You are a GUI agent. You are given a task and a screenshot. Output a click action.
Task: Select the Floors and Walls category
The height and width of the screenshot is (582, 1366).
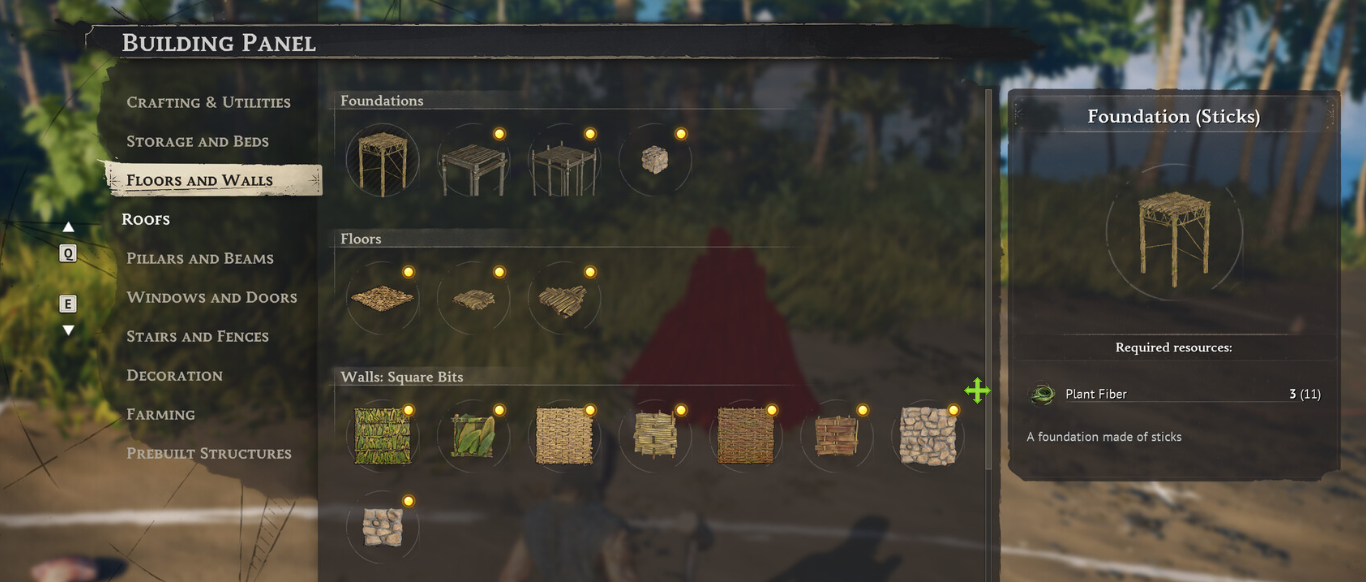pos(199,181)
